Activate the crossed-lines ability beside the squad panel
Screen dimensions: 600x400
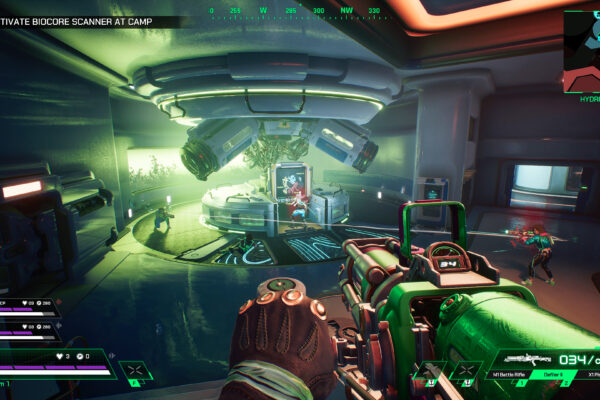coord(135,371)
